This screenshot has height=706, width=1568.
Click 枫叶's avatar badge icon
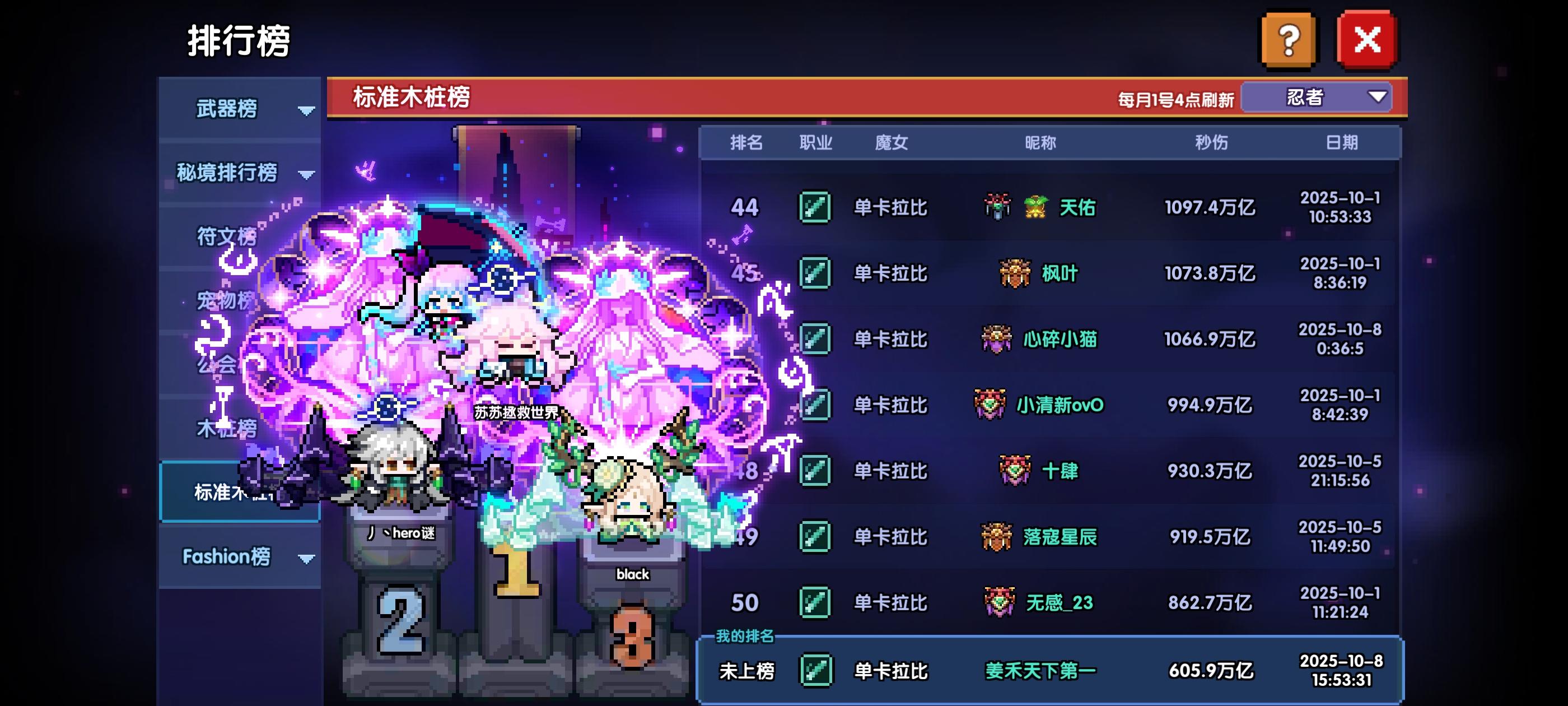(x=1016, y=273)
